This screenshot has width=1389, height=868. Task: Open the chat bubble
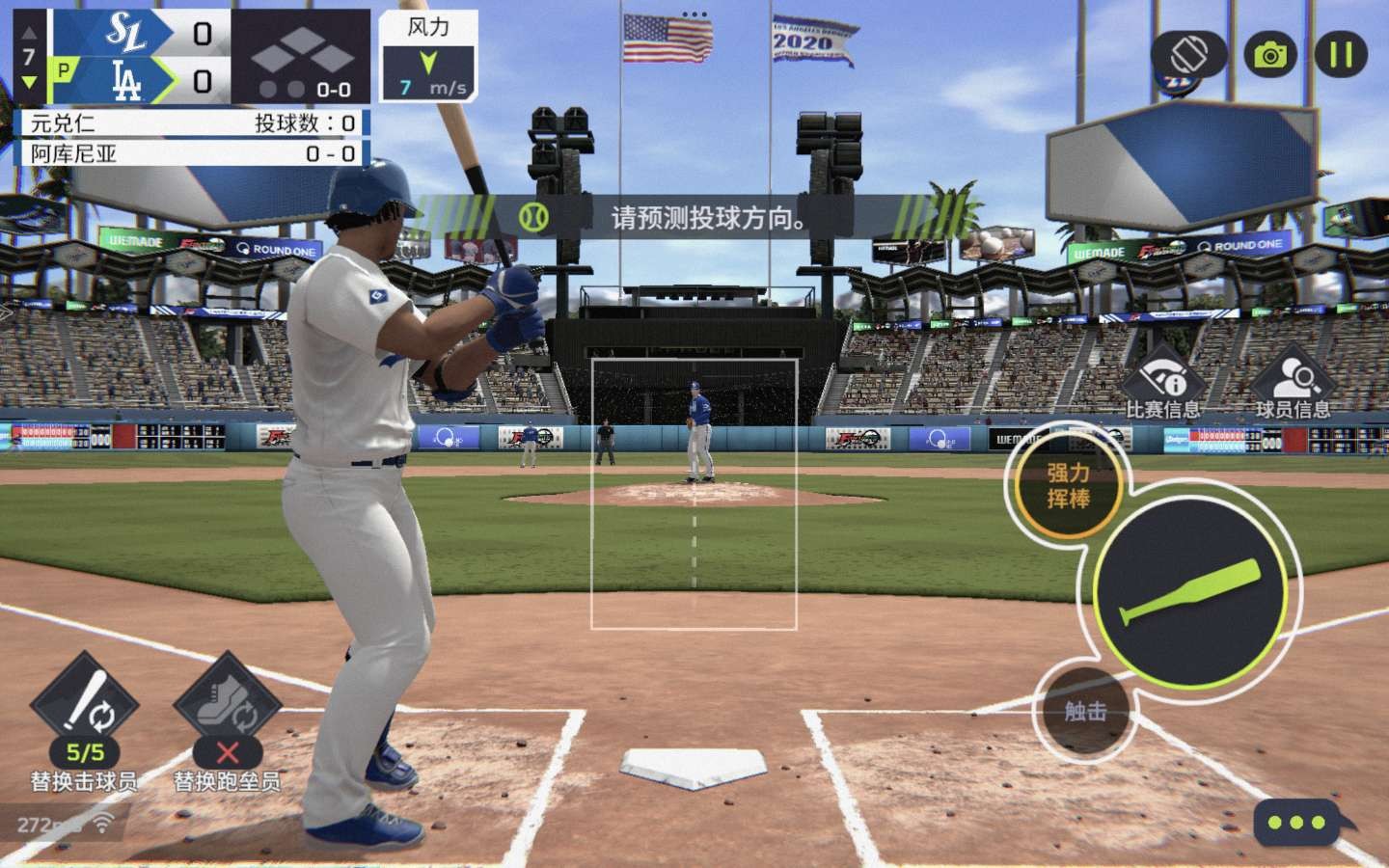(x=1298, y=823)
